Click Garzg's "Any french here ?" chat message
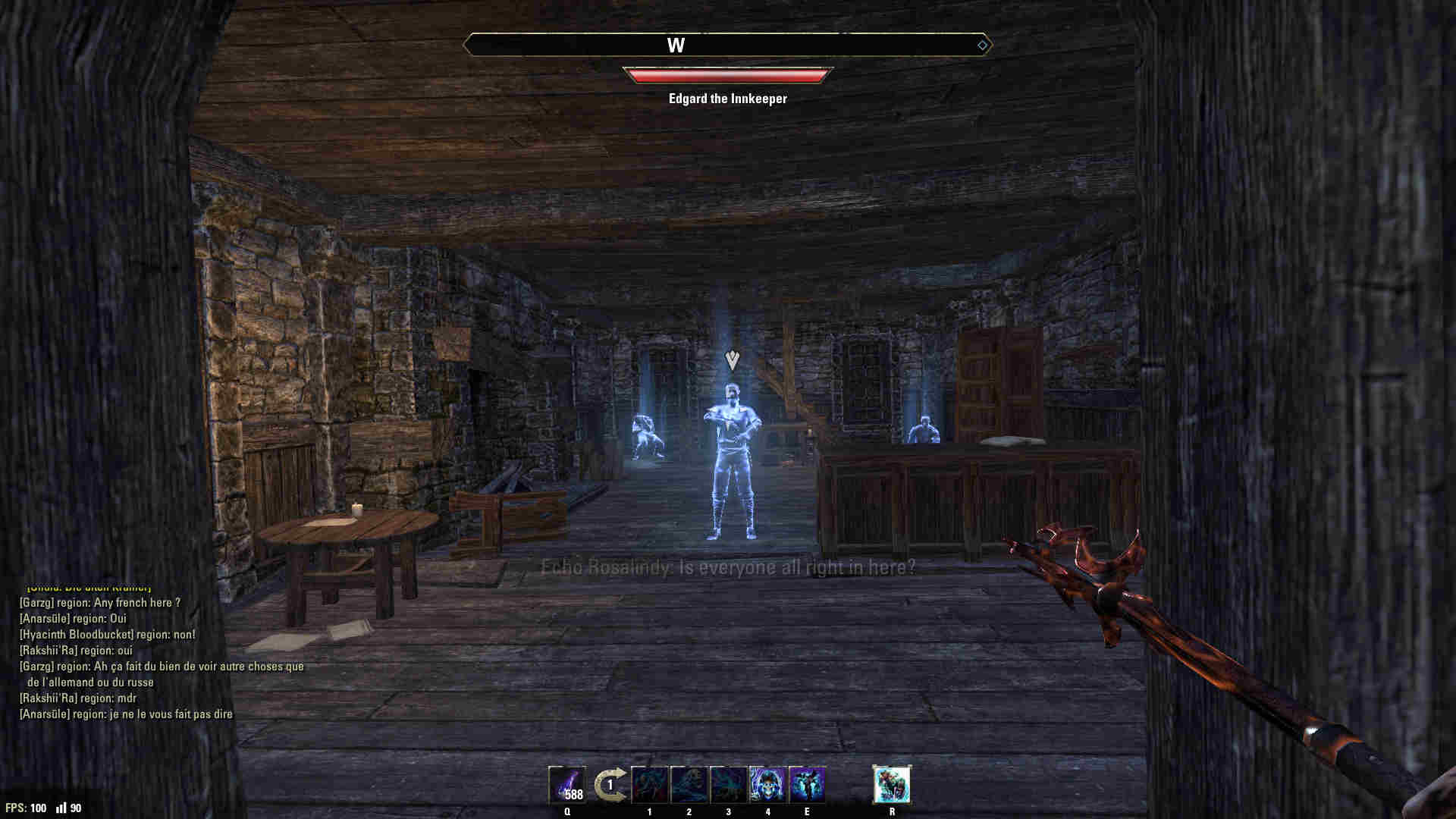Screen dimensions: 1456x819 100,603
